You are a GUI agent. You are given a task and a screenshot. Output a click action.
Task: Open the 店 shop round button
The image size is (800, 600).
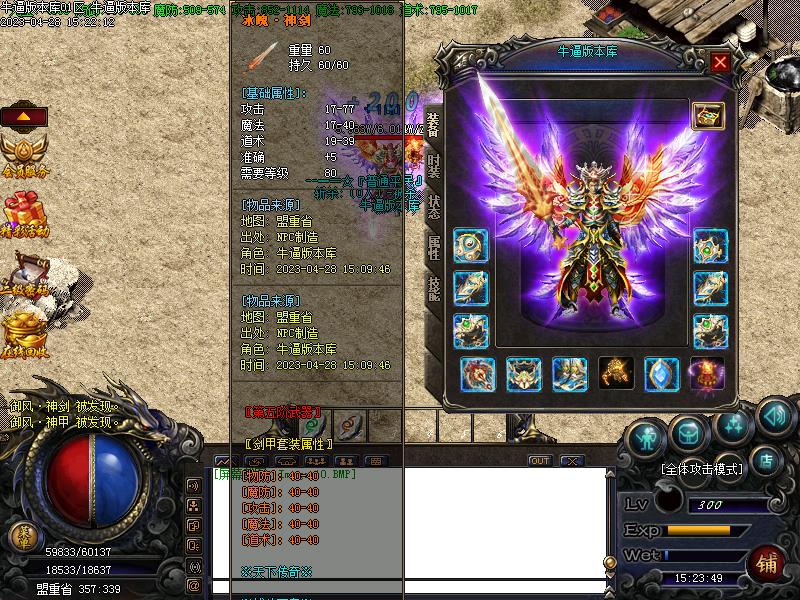(x=768, y=462)
